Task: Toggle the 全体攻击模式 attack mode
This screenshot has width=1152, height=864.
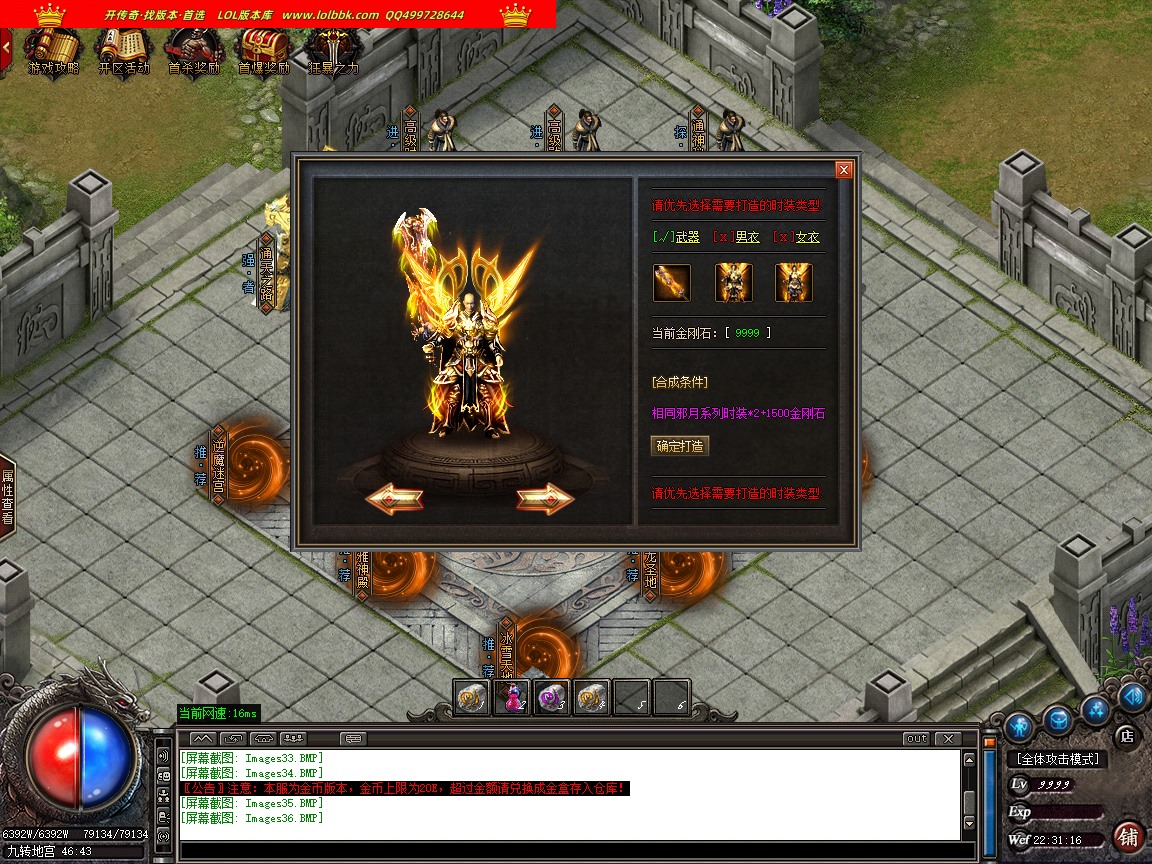Action: (1056, 760)
